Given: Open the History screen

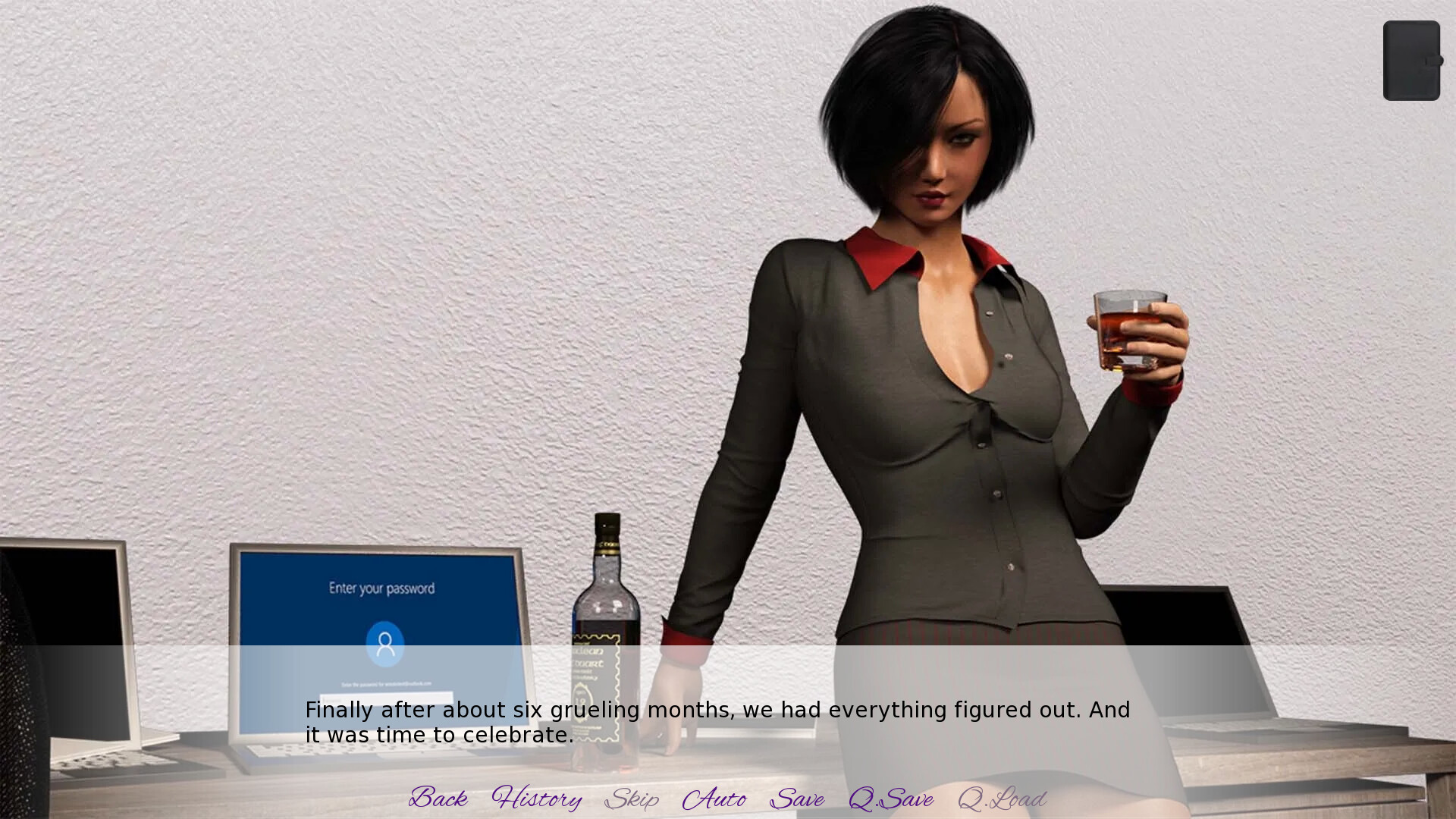Looking at the screenshot, I should (x=537, y=799).
